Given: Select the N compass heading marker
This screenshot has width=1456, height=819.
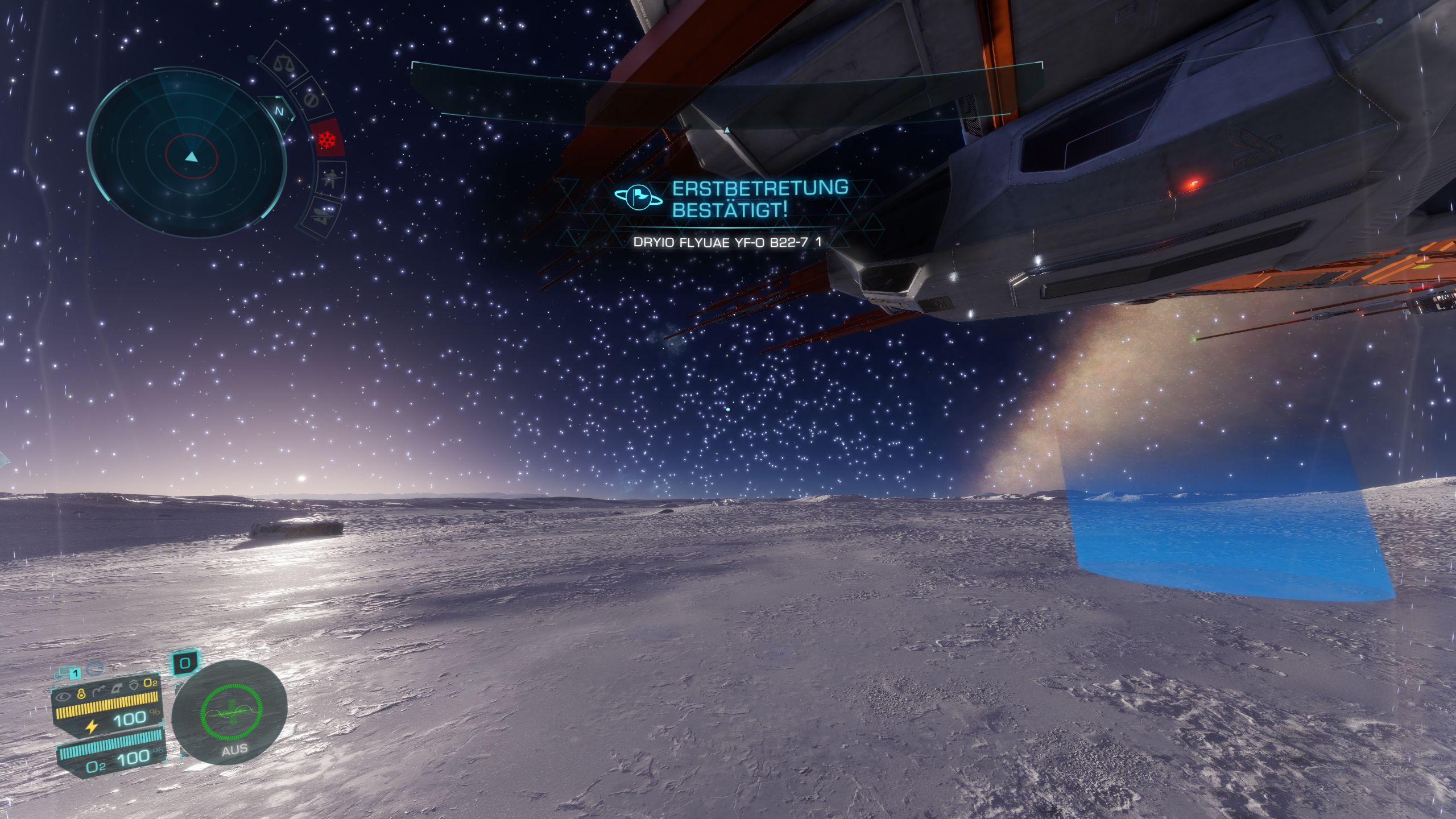Looking at the screenshot, I should (279, 111).
